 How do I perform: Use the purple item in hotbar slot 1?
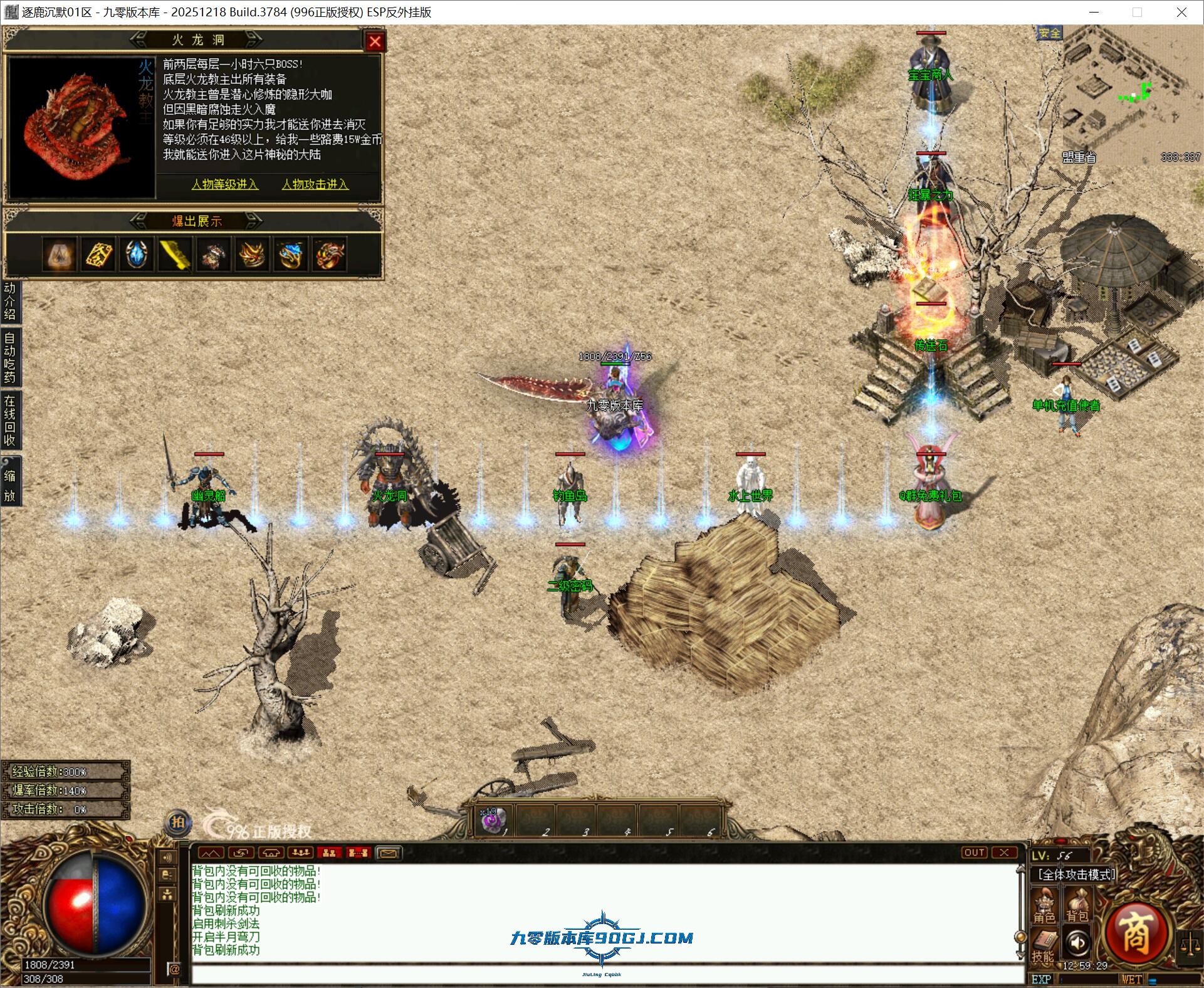494,821
